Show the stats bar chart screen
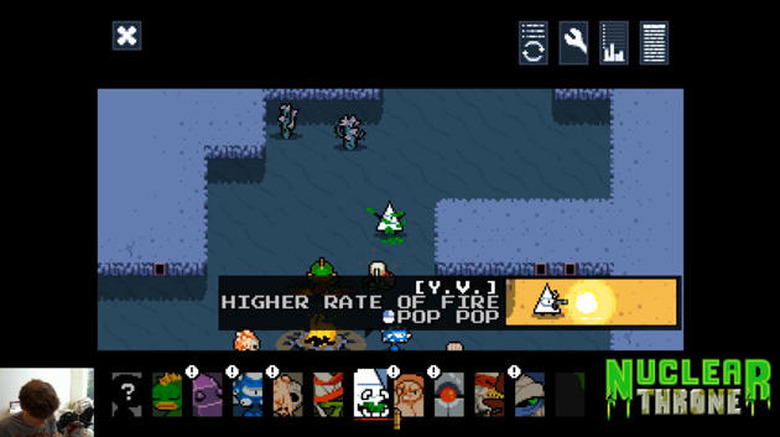 [x=613, y=43]
